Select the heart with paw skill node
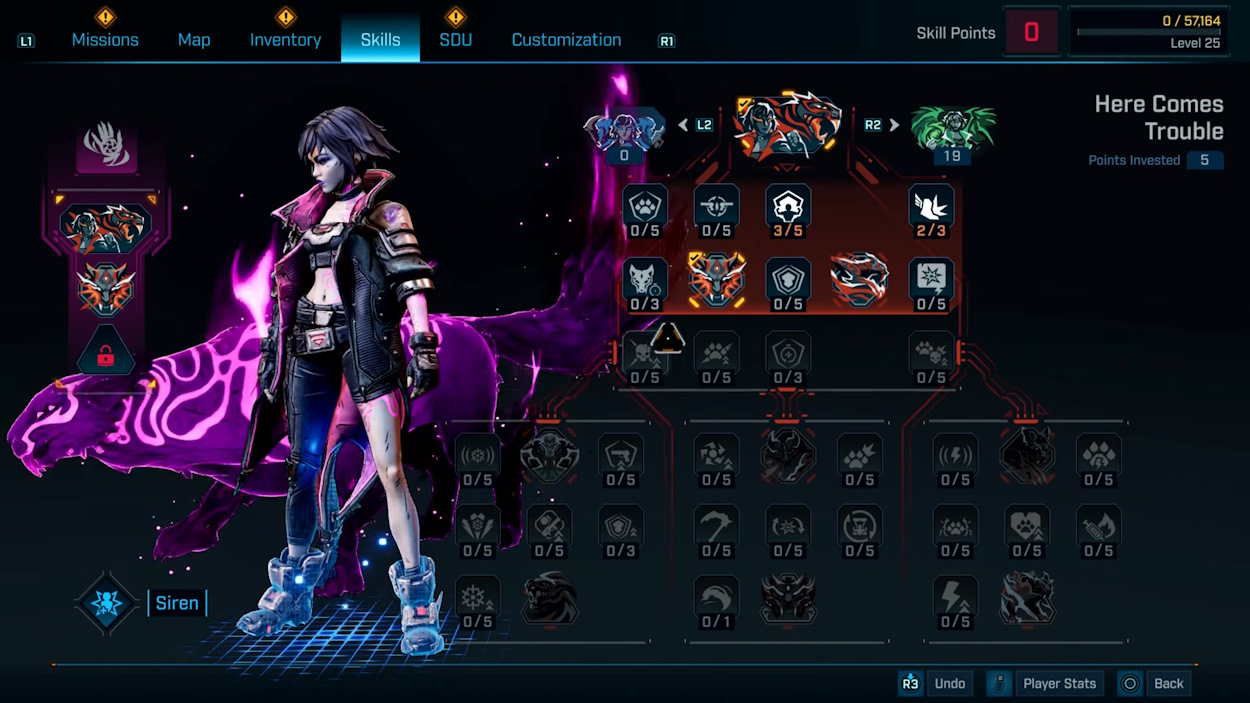 pyautogui.click(x=1027, y=525)
